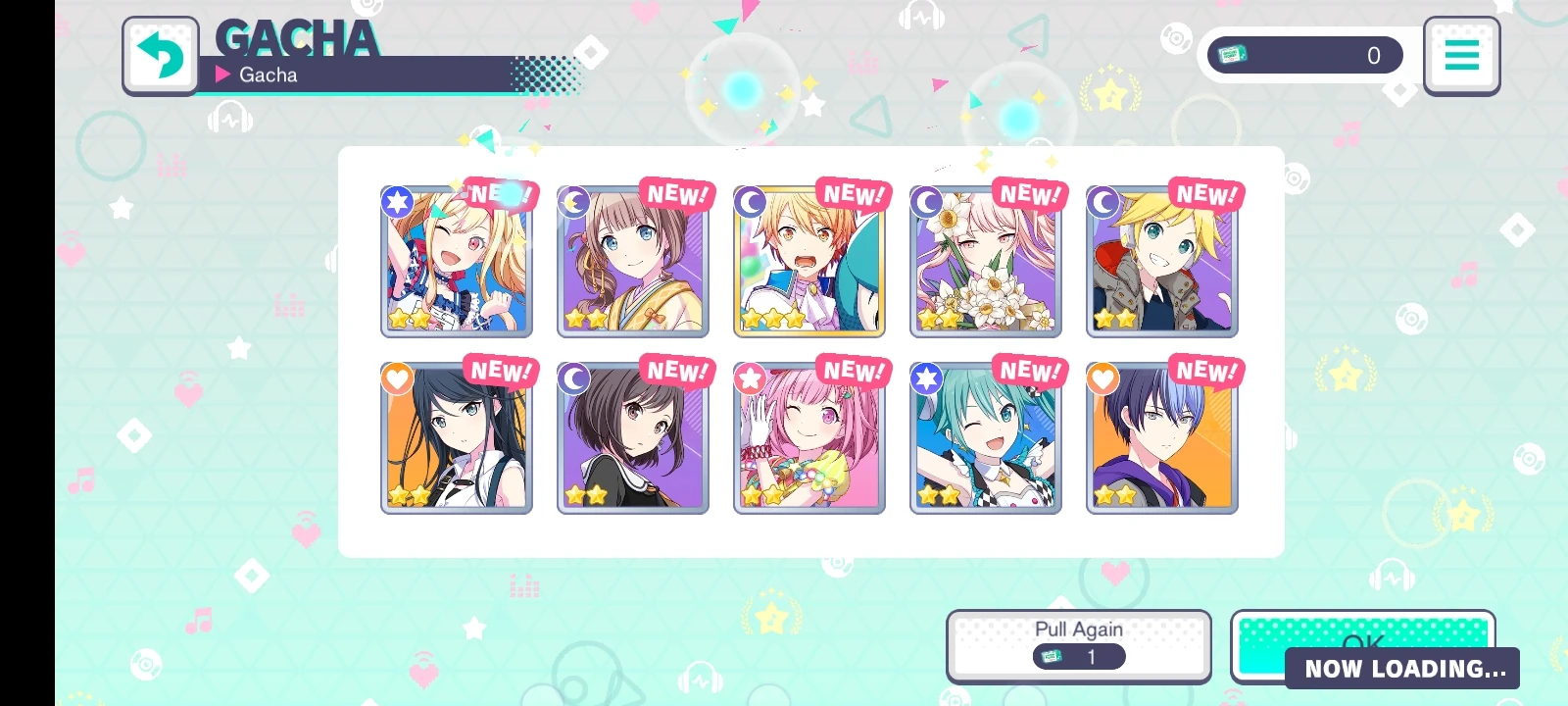Click the Gacha breadcrumb label
The height and width of the screenshot is (706, 1568).
click(x=267, y=75)
